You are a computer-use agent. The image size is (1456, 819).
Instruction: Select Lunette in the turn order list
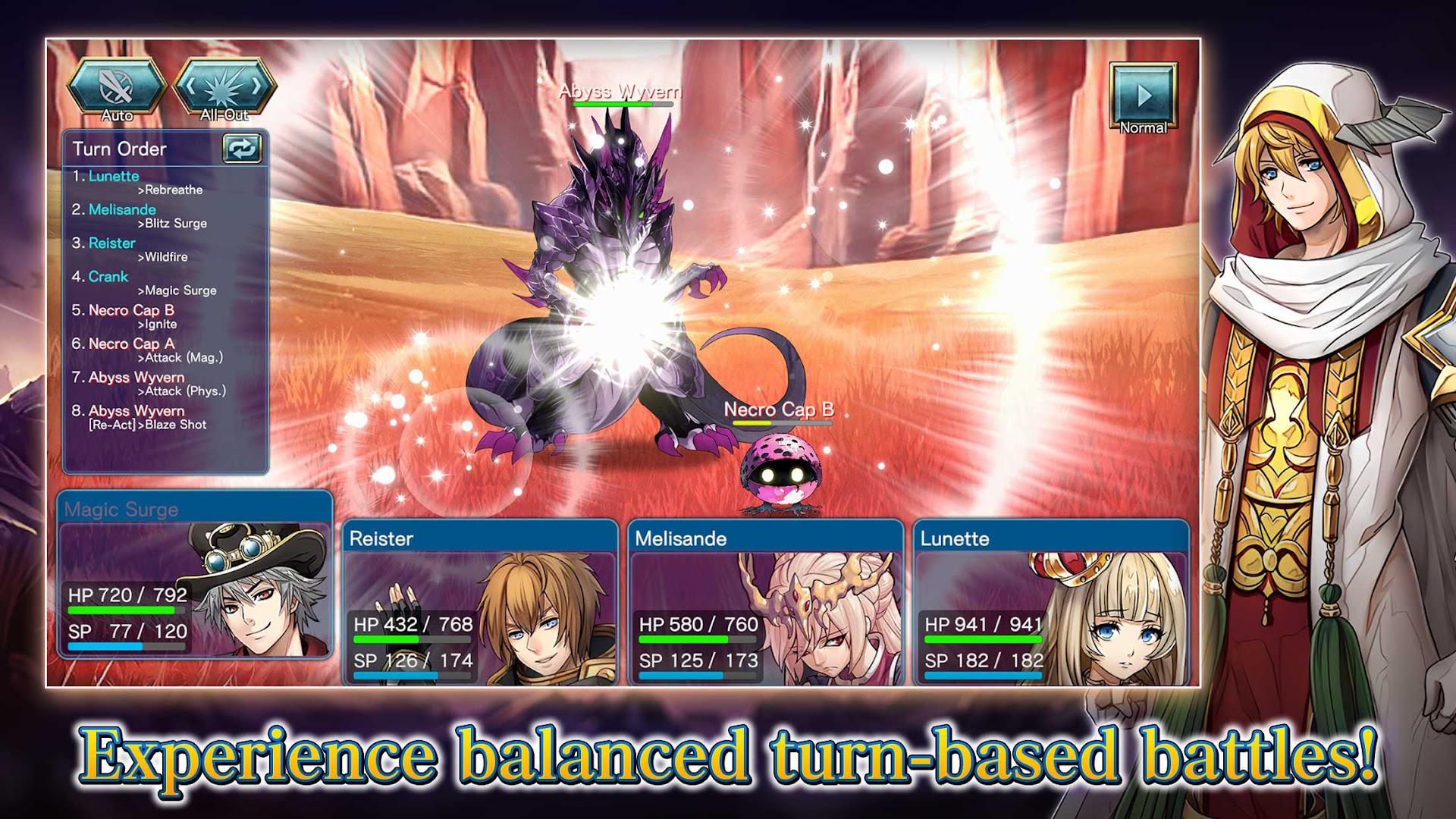111,176
